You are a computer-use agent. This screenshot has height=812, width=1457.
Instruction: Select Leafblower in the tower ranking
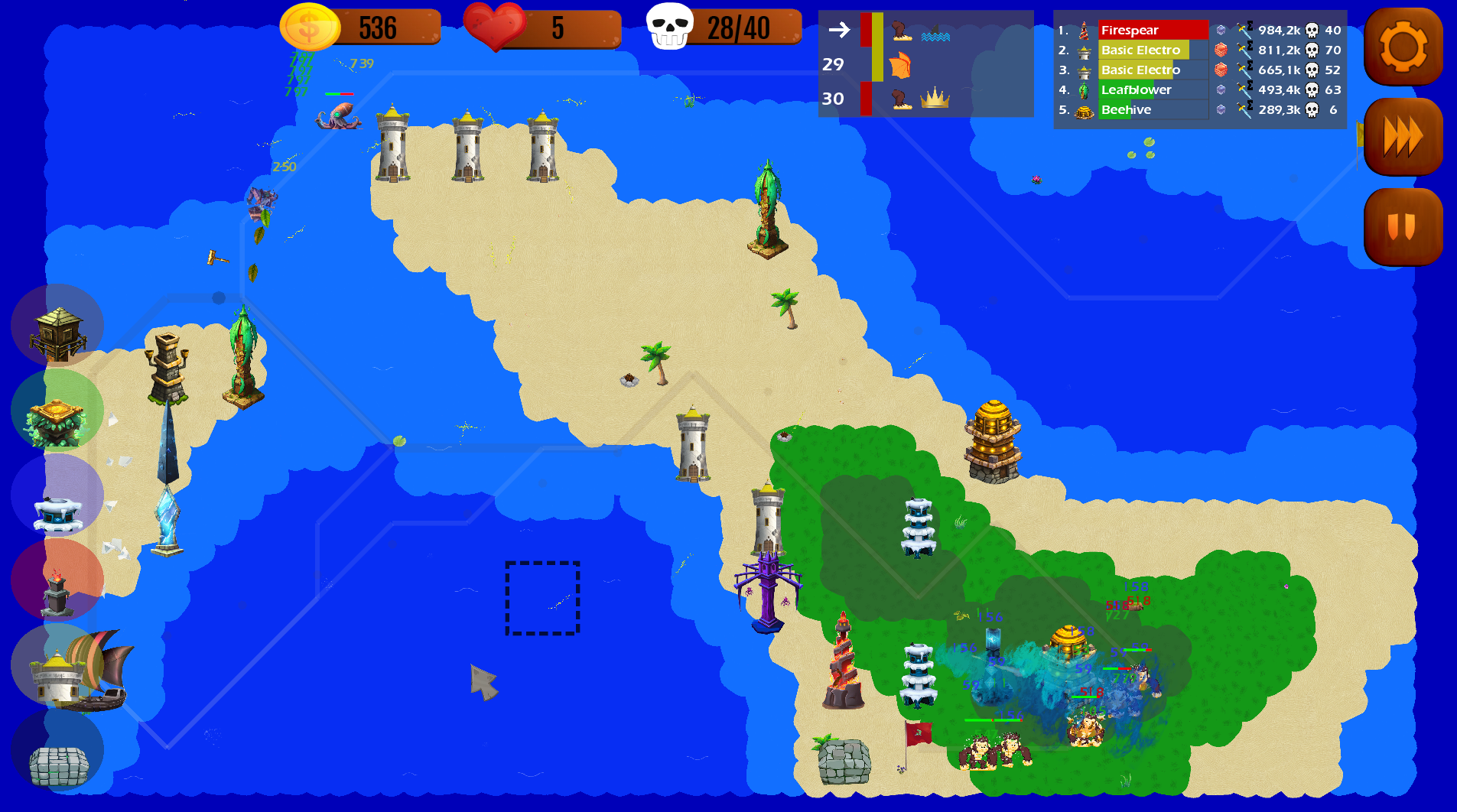coord(1137,89)
